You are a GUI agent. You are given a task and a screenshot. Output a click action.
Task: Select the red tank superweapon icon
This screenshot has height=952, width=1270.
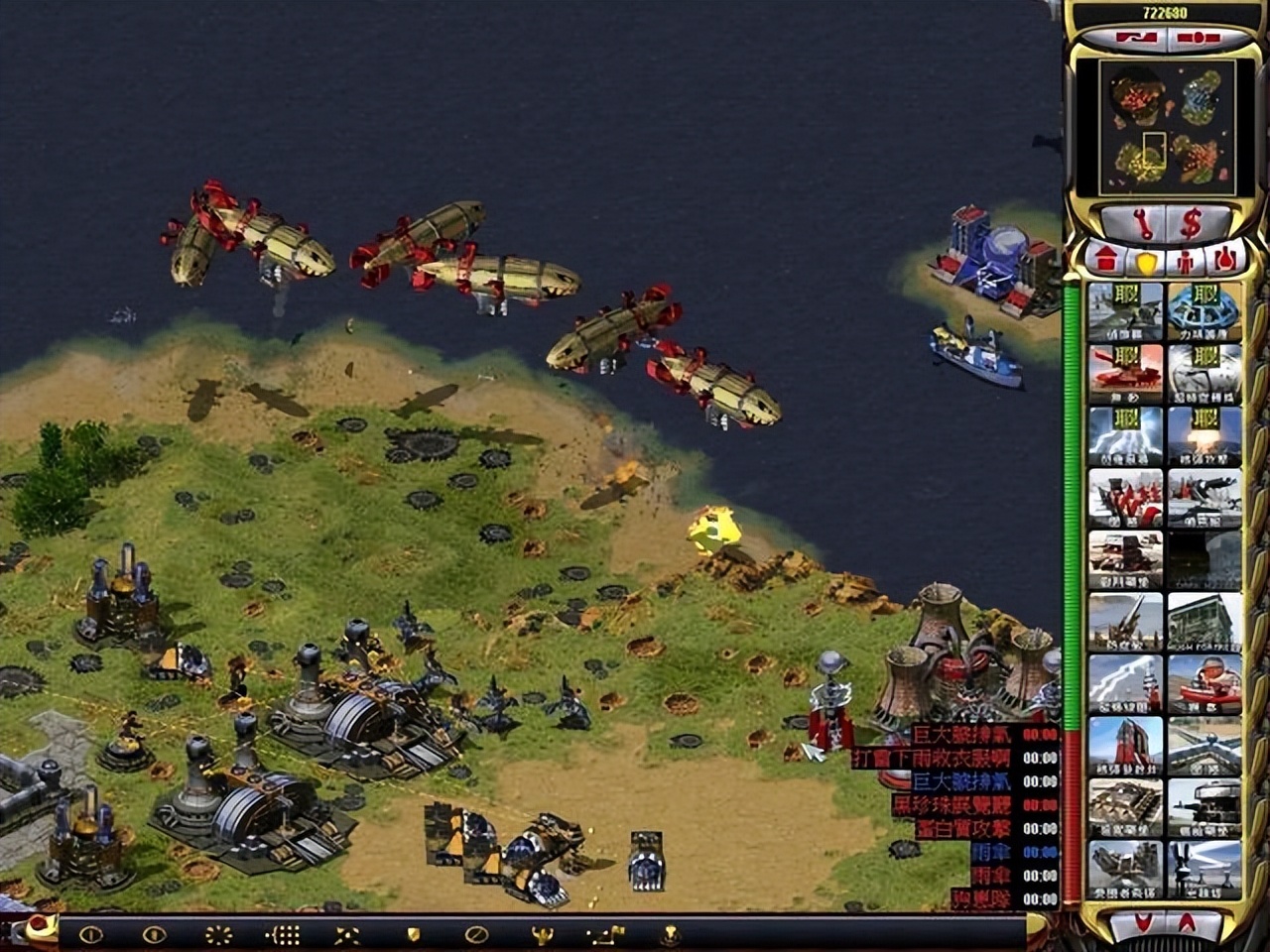click(1125, 372)
